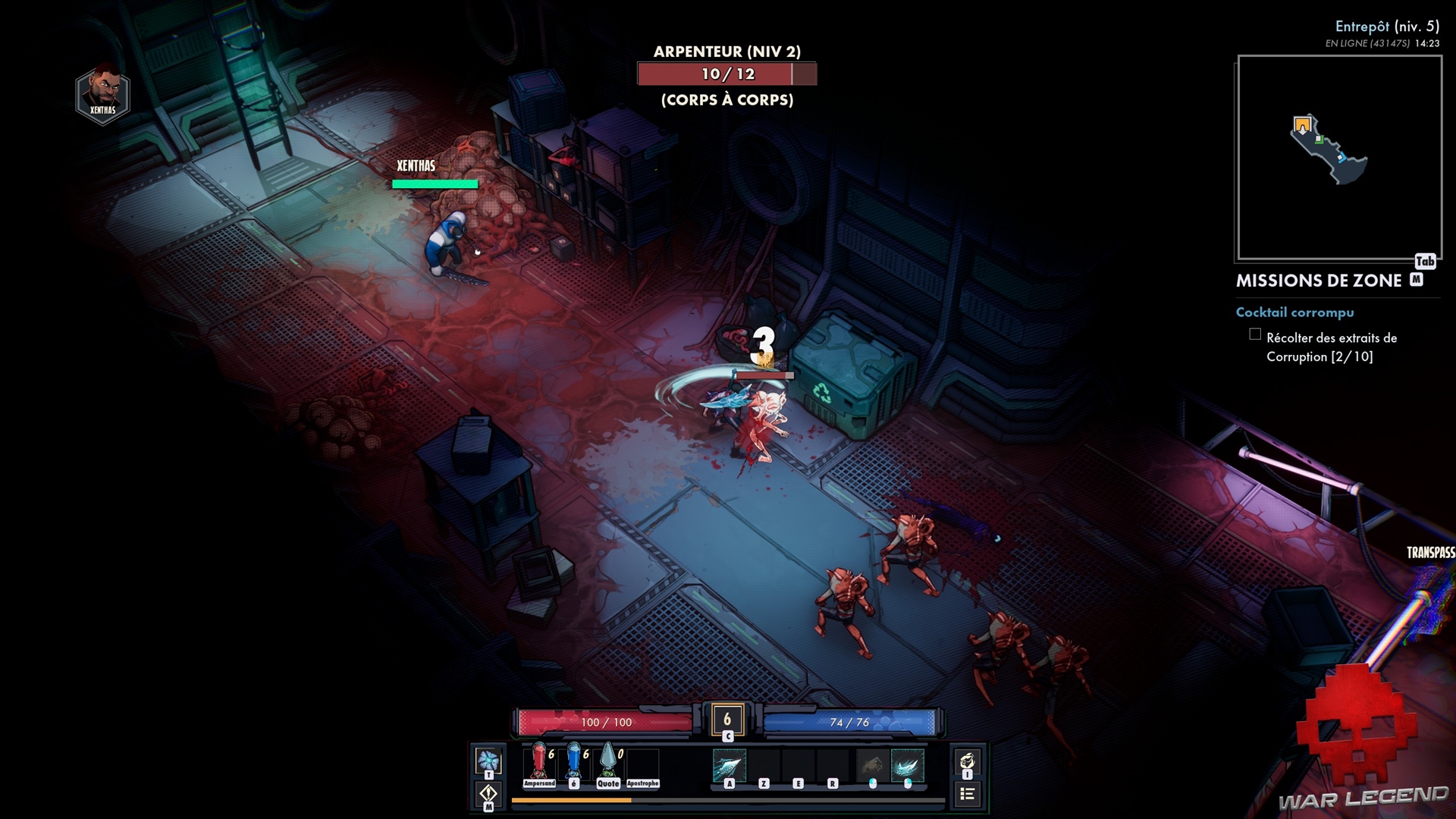
Task: Open the character level 6 panel
Action: coord(727,720)
